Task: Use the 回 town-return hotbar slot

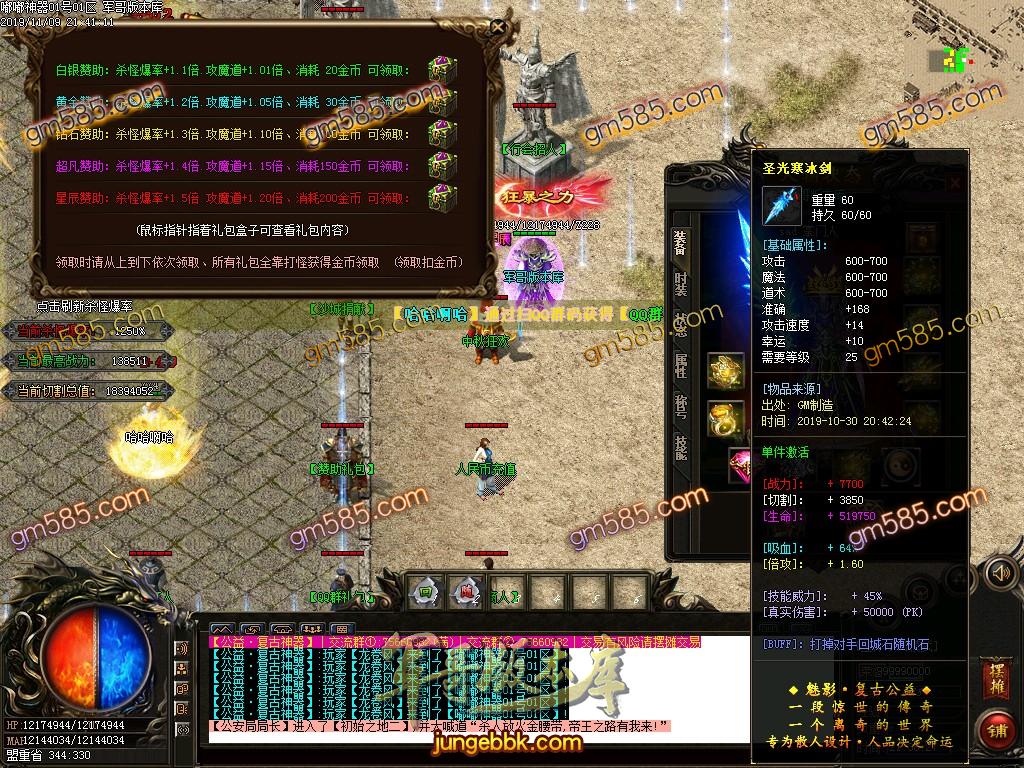Action: [426, 591]
